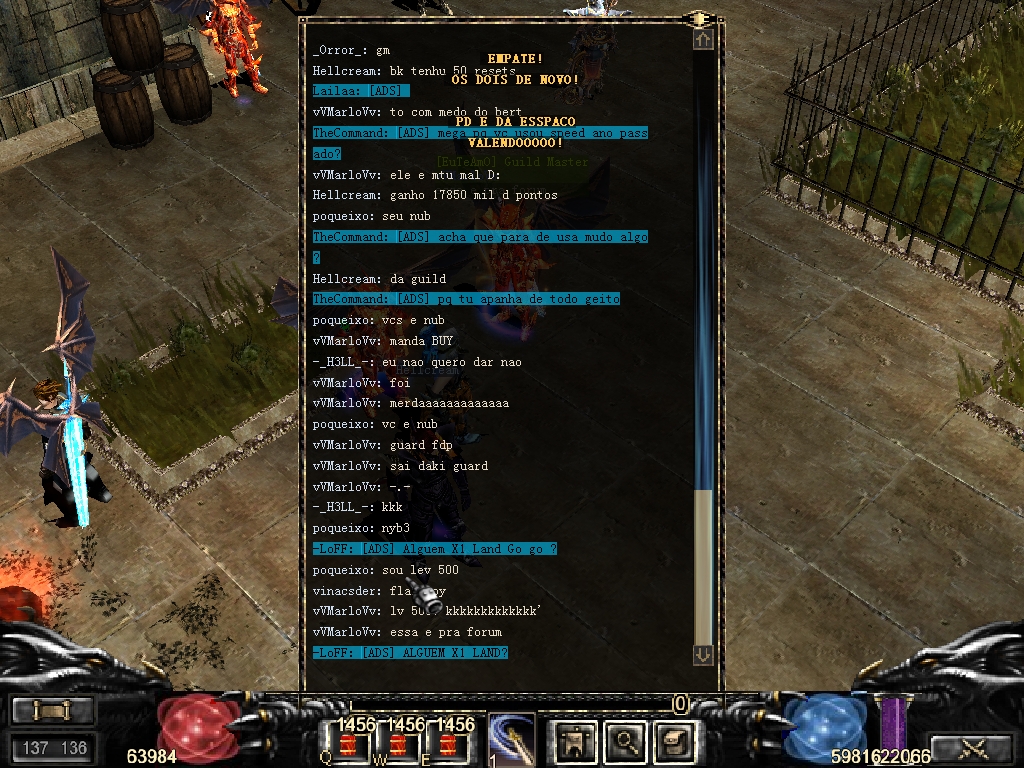Open the character armor icon button
Image resolution: width=1024 pixels, height=768 pixels.
pos(576,741)
